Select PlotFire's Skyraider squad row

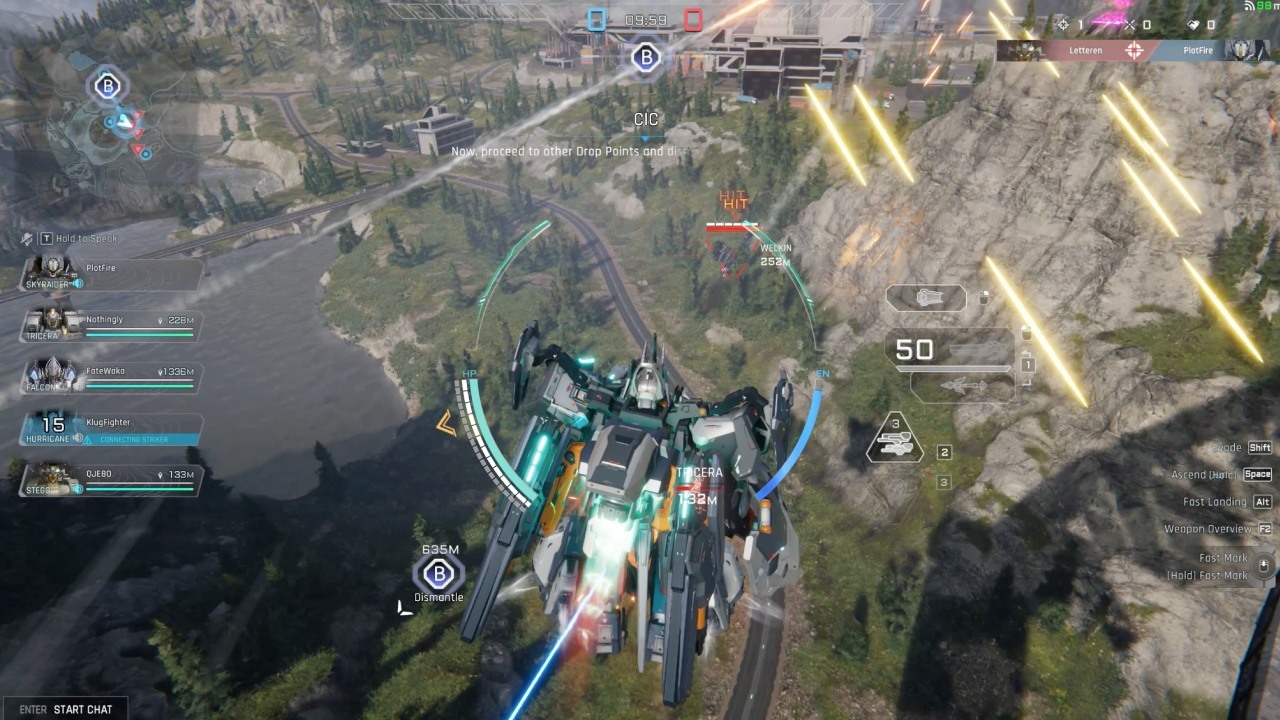110,272
